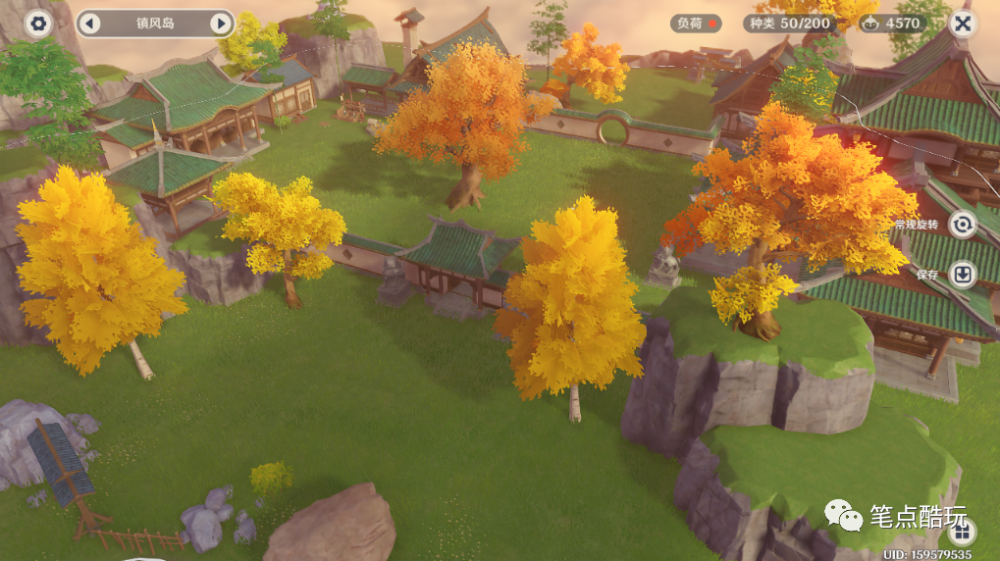Check the 负荷 load indicator
The width and height of the screenshot is (1000, 561).
point(696,23)
